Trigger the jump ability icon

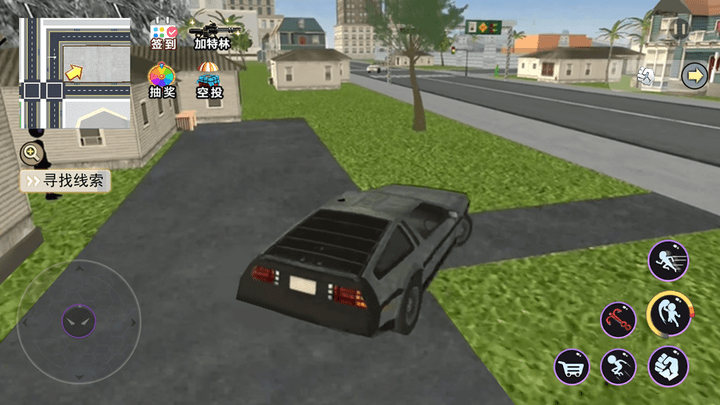click(x=619, y=367)
